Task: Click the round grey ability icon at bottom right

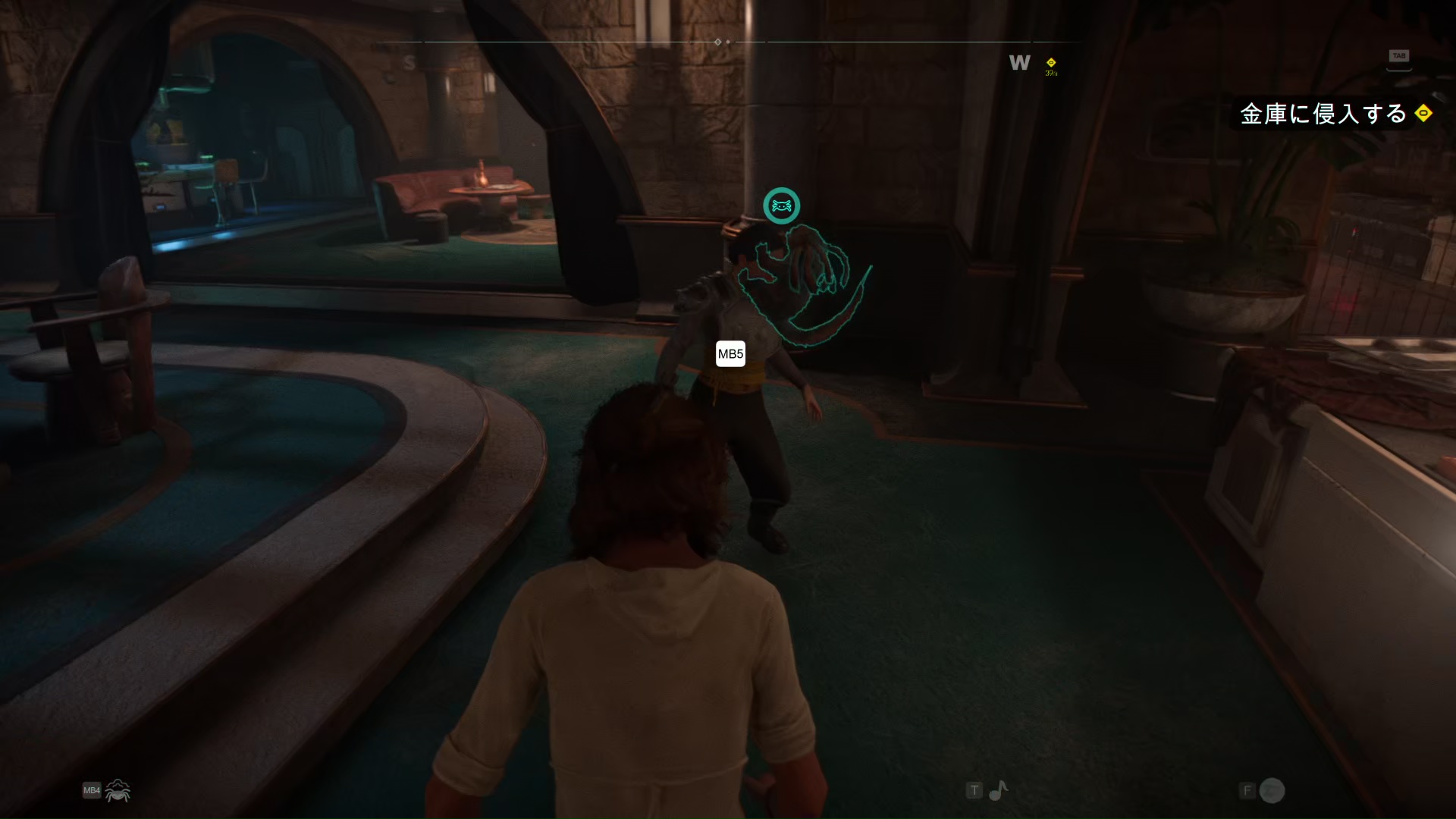Action: point(1272,791)
